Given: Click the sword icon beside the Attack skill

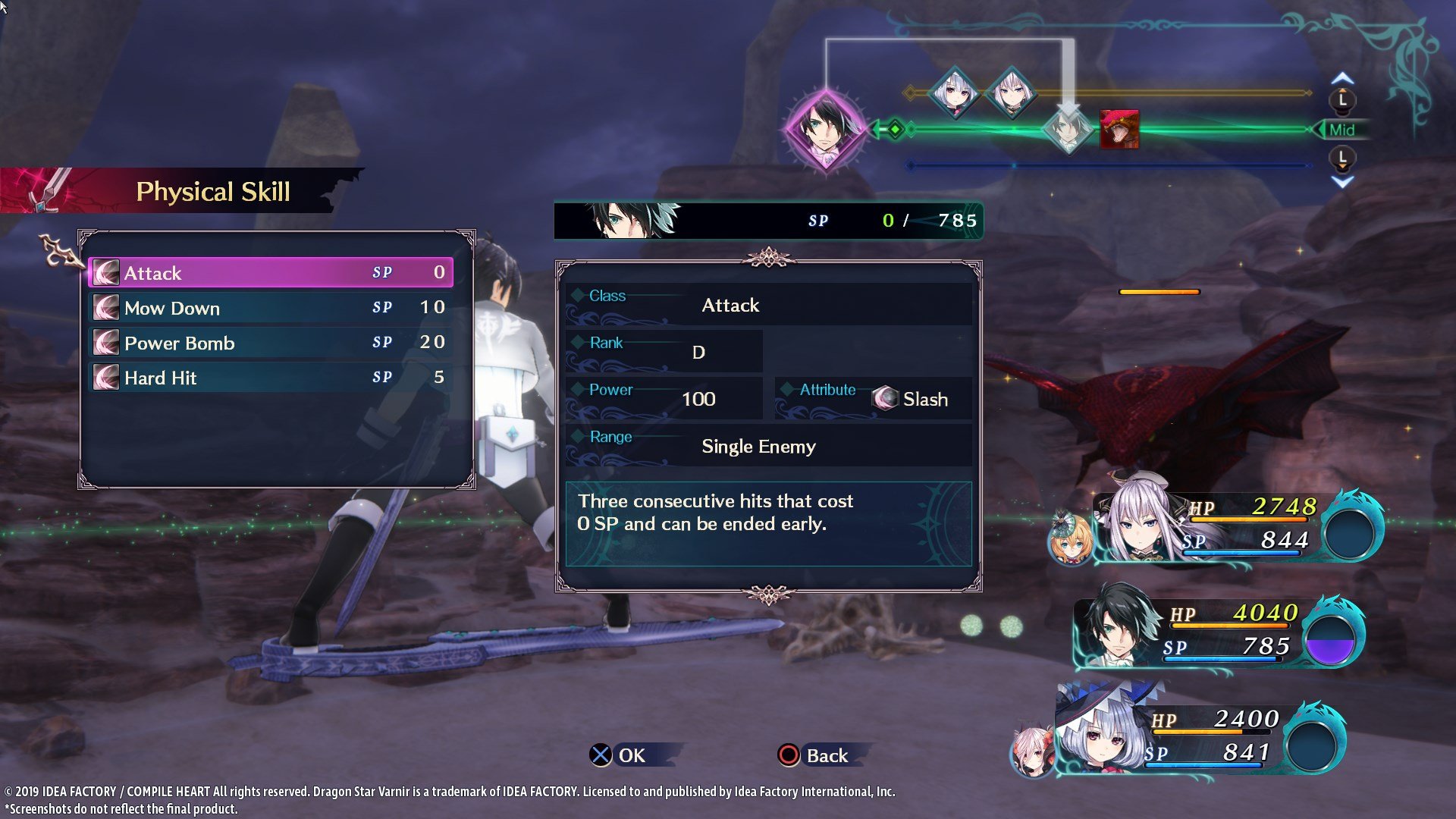Looking at the screenshot, I should [106, 273].
